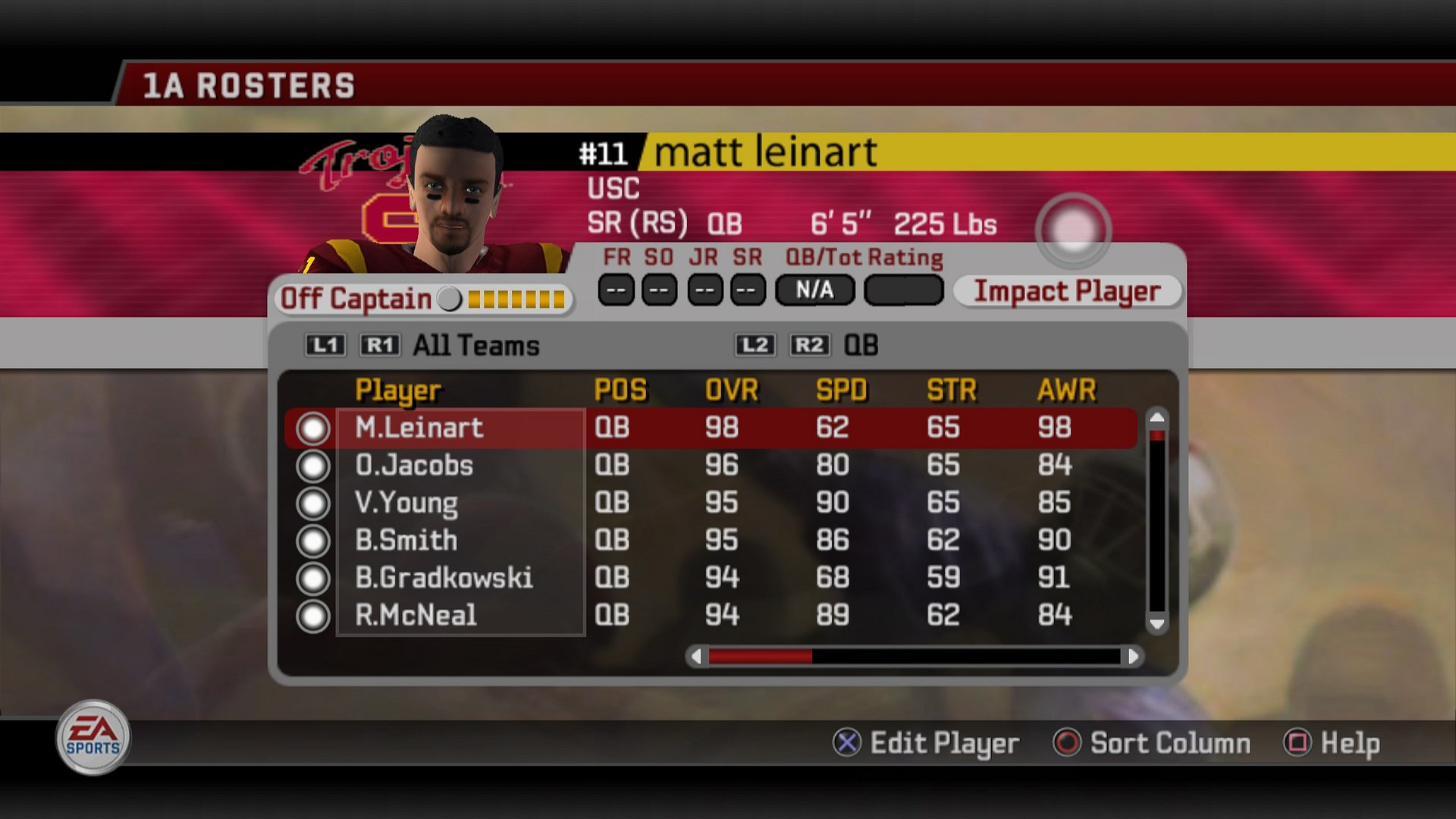The width and height of the screenshot is (1456, 819).
Task: Highlight B.Gradkowski in the list
Action: pos(444,578)
